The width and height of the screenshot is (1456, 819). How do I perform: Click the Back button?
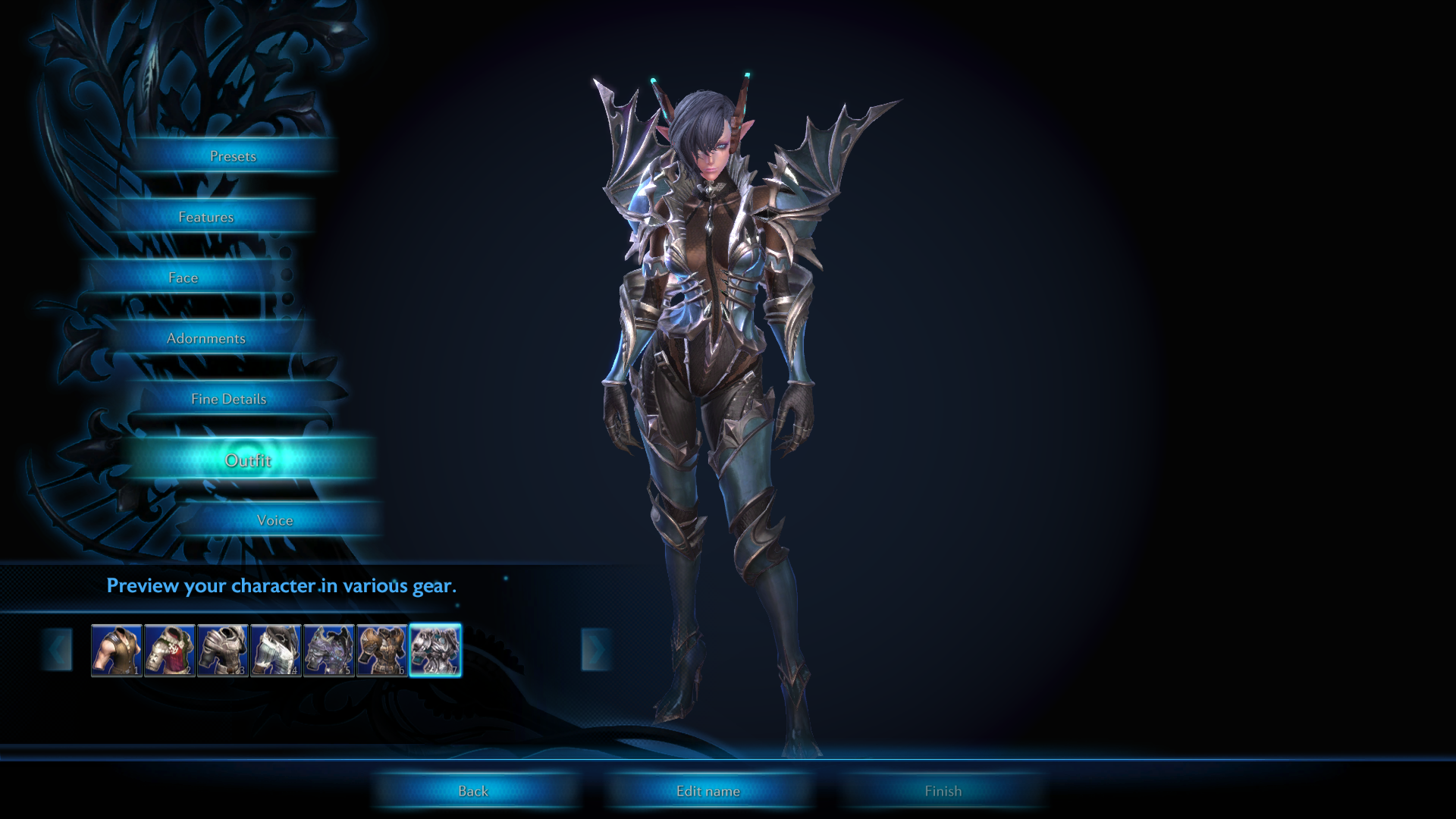point(474,790)
